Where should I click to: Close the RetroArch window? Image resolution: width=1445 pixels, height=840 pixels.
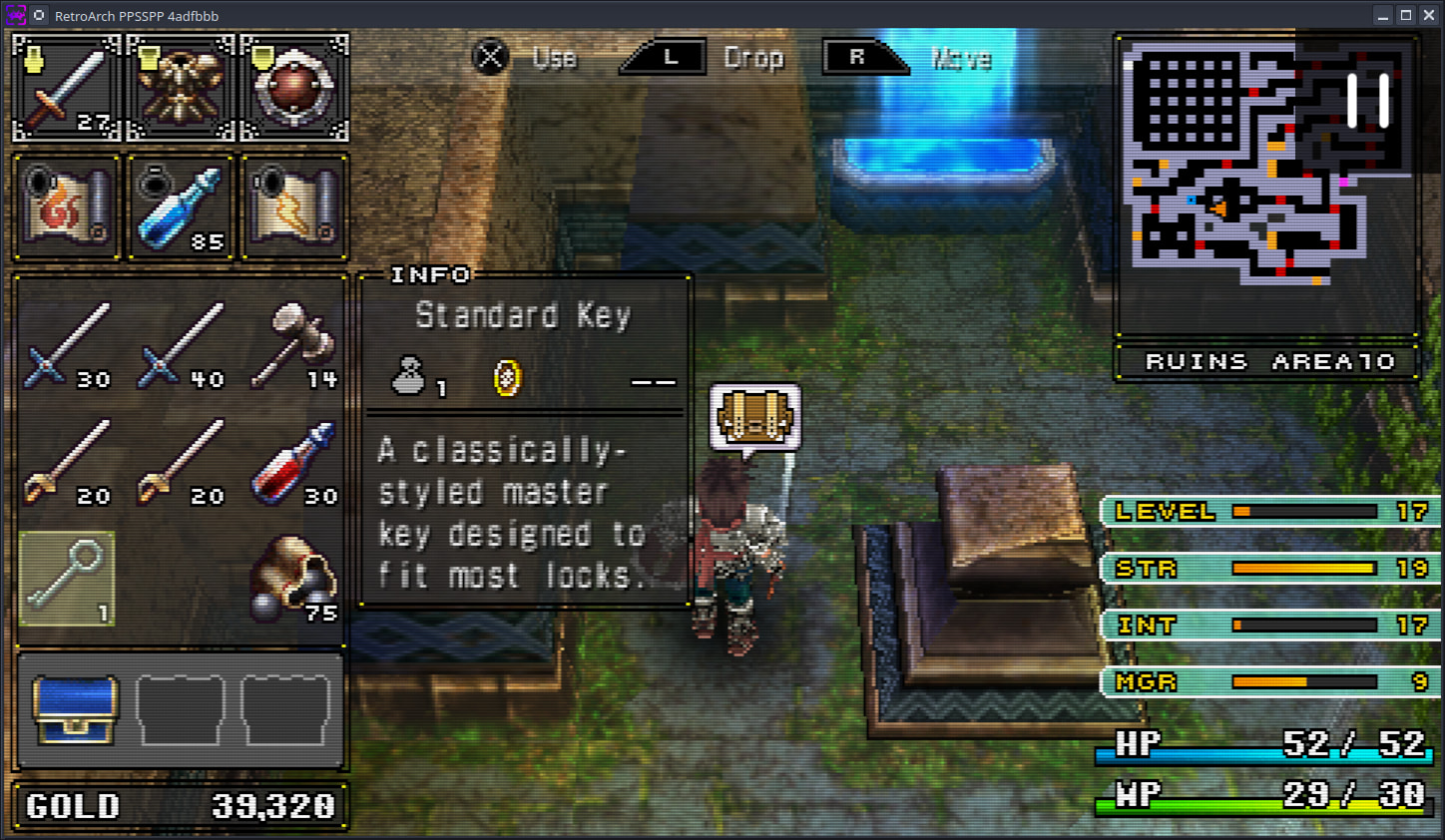[1429, 15]
